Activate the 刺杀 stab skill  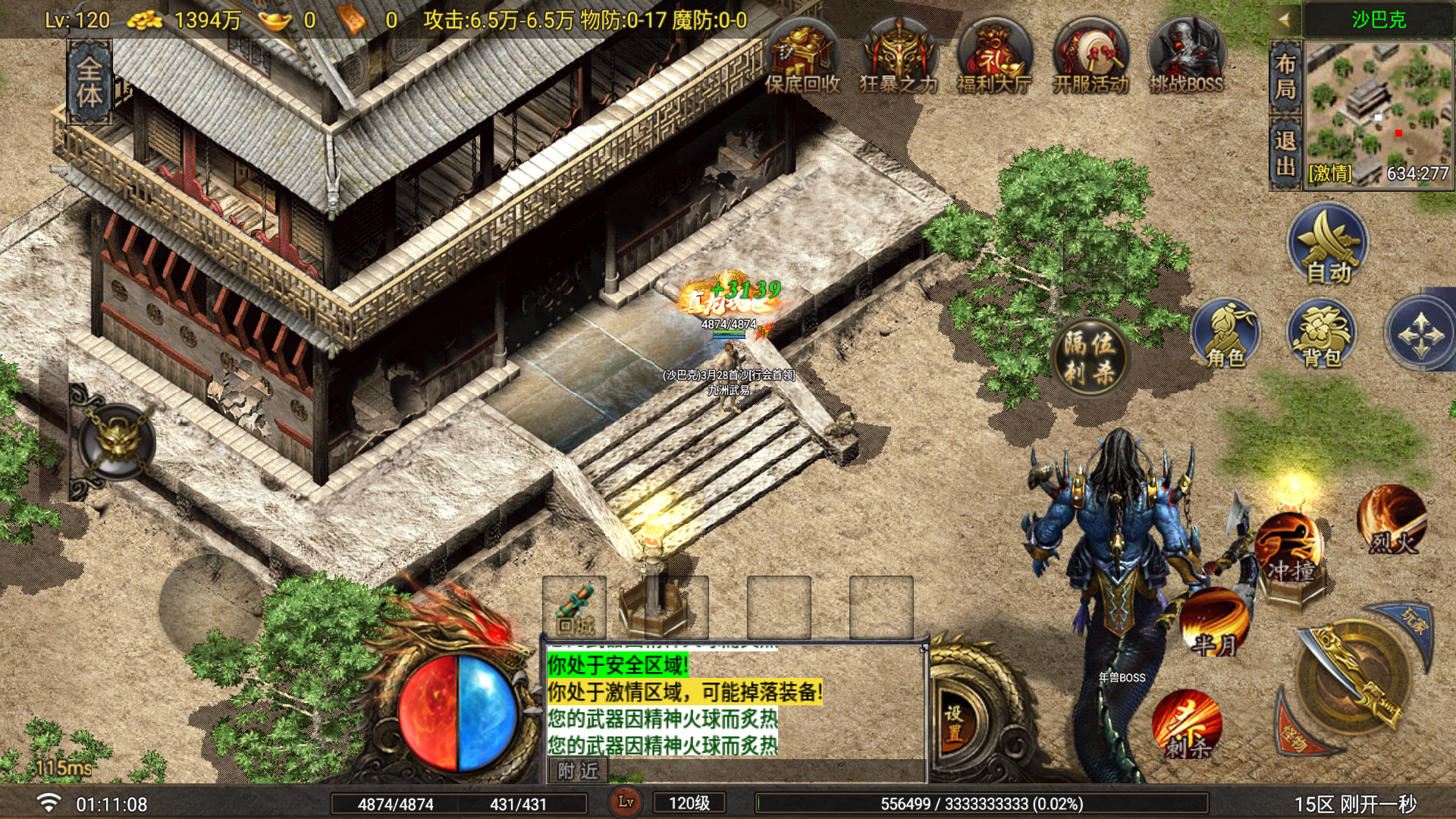tap(1187, 725)
